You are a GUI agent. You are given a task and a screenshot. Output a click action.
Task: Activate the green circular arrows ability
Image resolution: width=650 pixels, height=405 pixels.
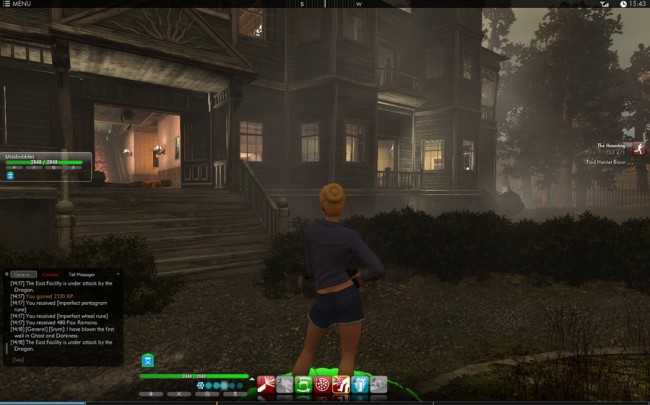tap(303, 384)
